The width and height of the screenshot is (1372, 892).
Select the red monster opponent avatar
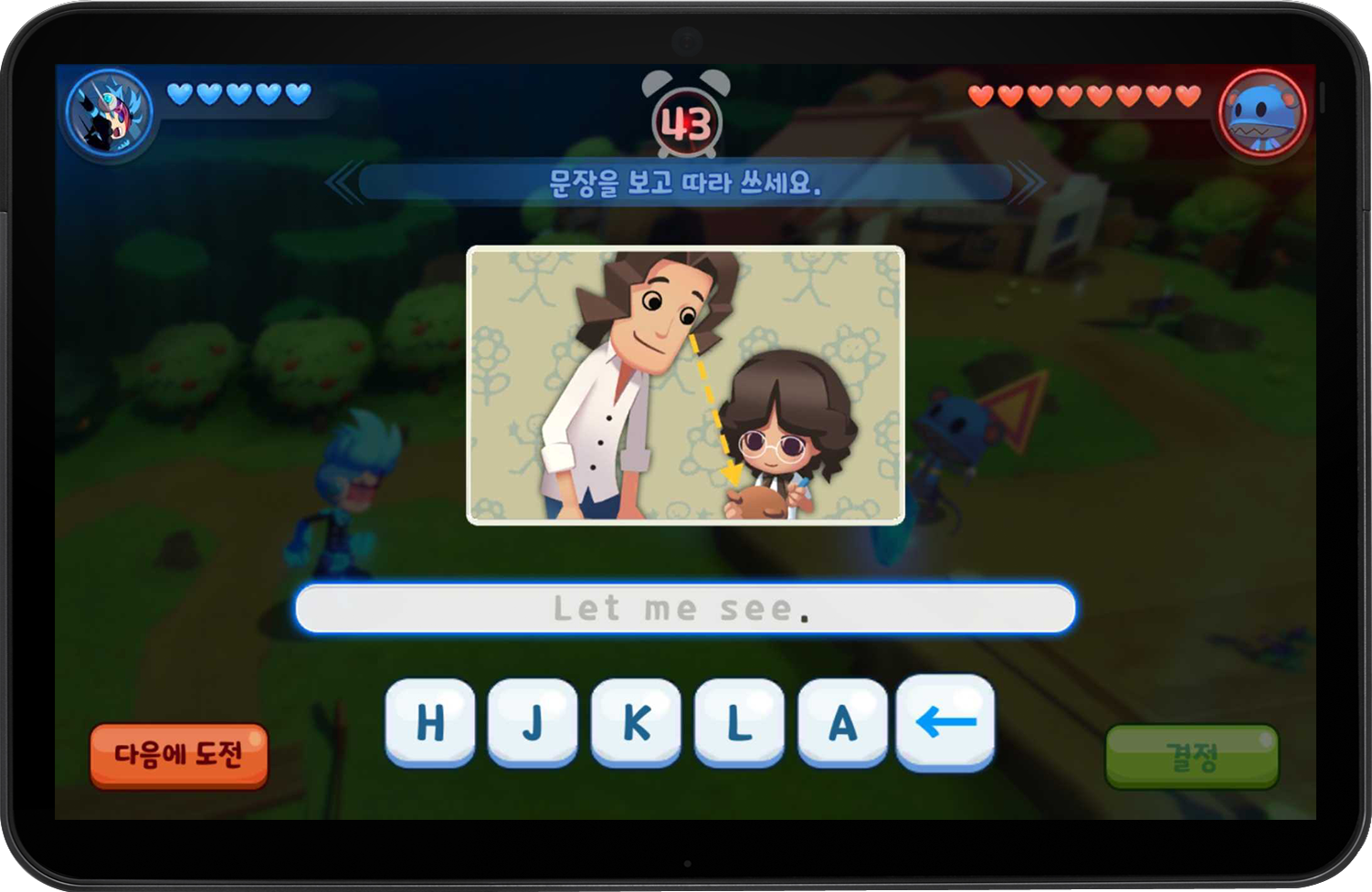coord(1263,111)
